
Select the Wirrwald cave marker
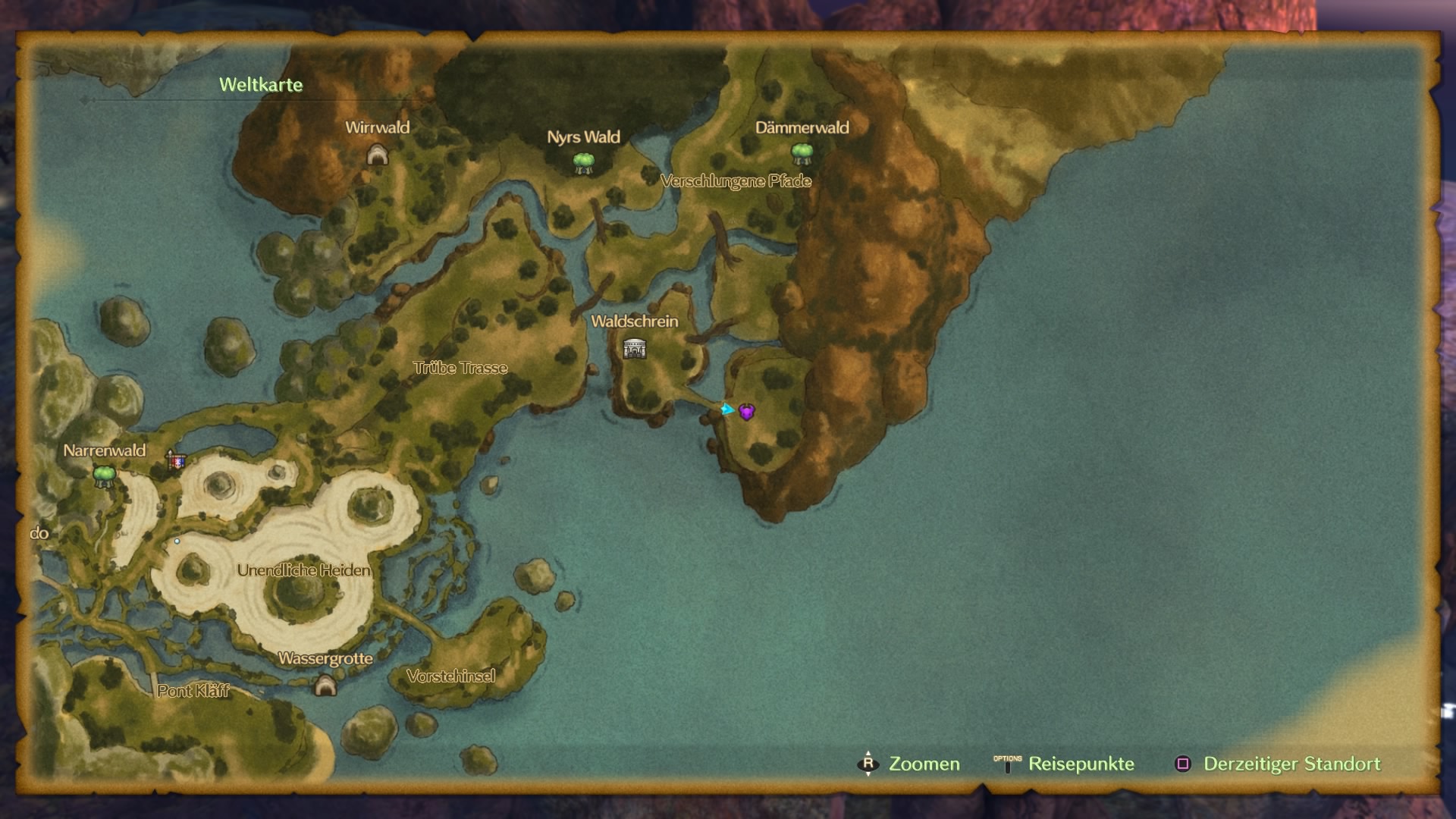(x=377, y=155)
